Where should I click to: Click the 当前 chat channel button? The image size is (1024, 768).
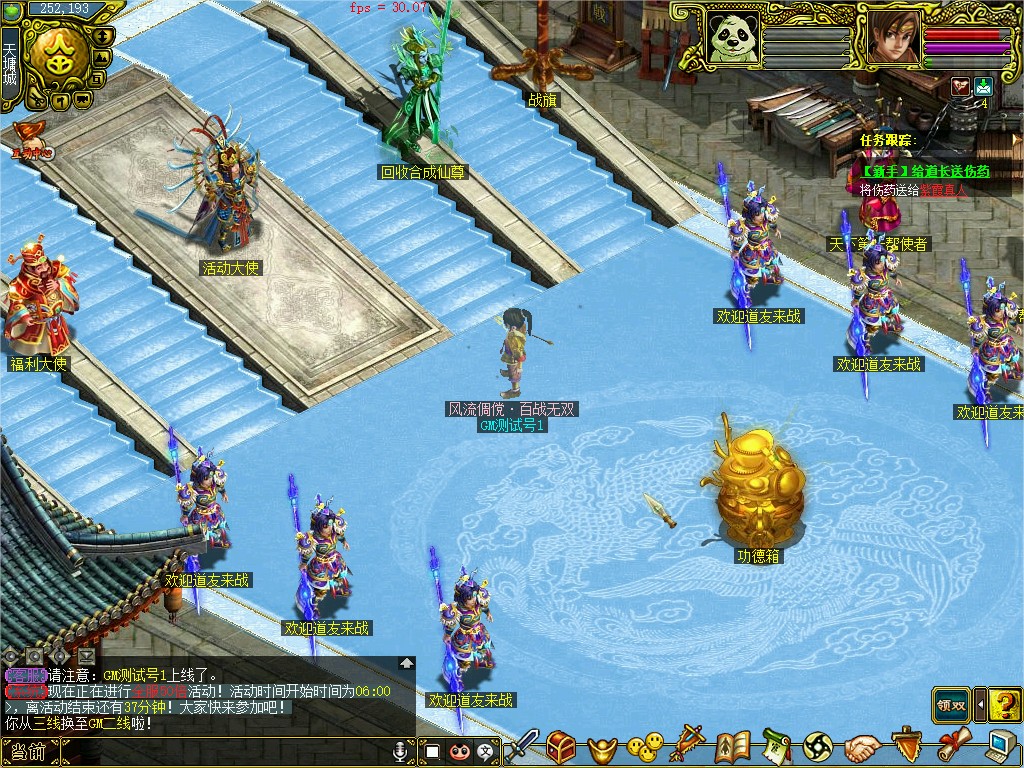pyautogui.click(x=29, y=752)
